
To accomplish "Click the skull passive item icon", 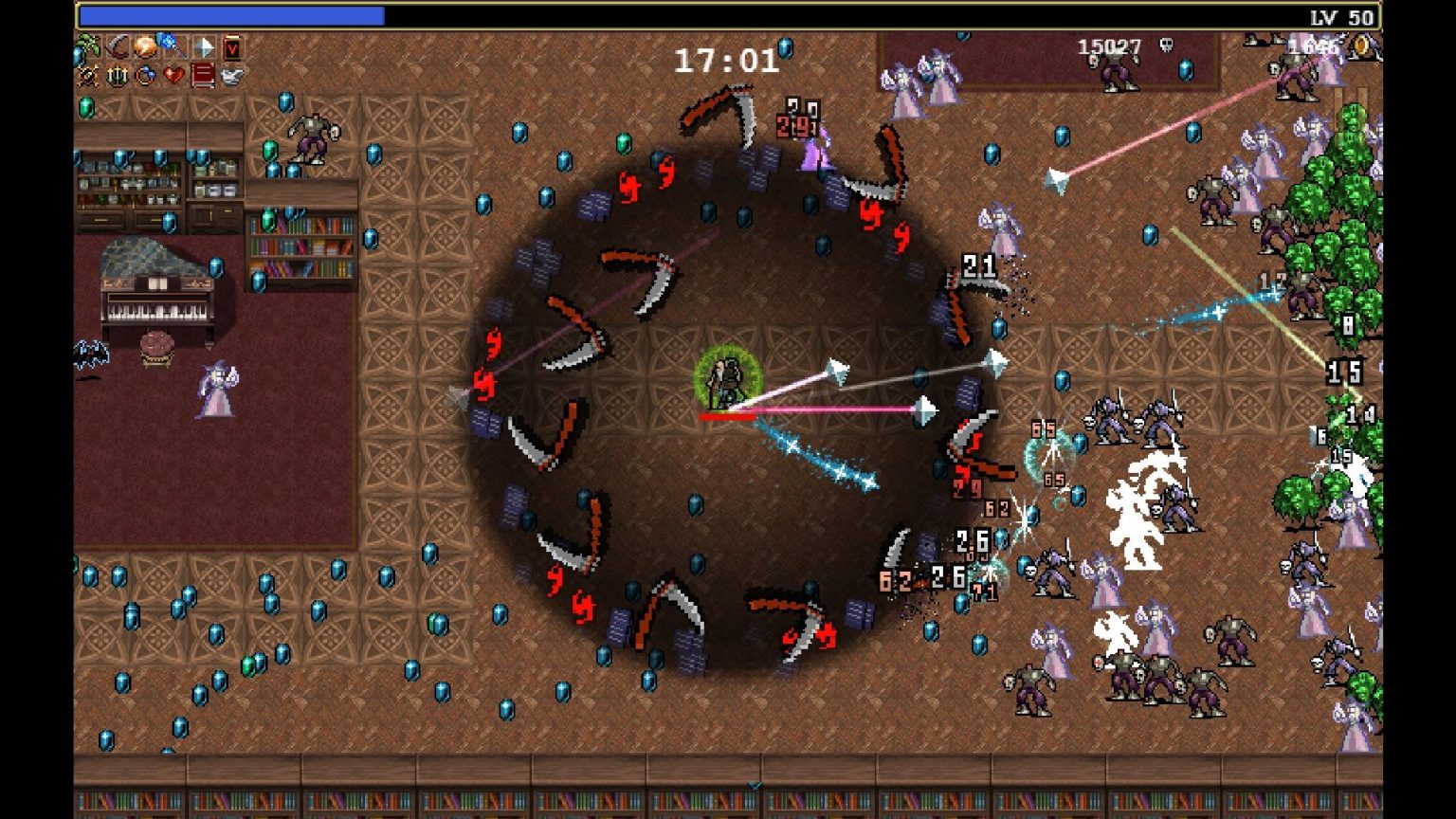I will (x=88, y=76).
